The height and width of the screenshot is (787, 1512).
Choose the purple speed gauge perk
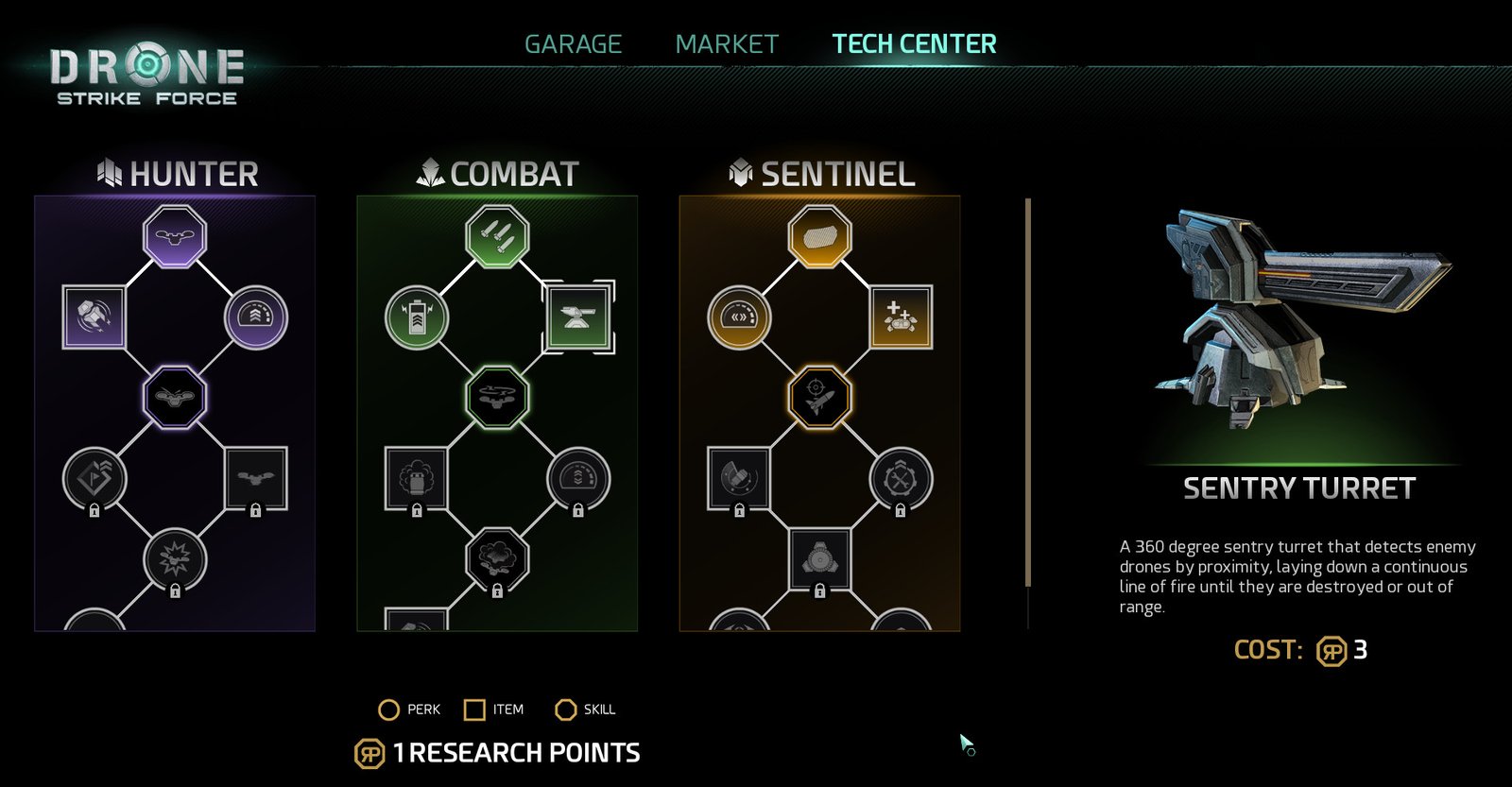point(255,317)
